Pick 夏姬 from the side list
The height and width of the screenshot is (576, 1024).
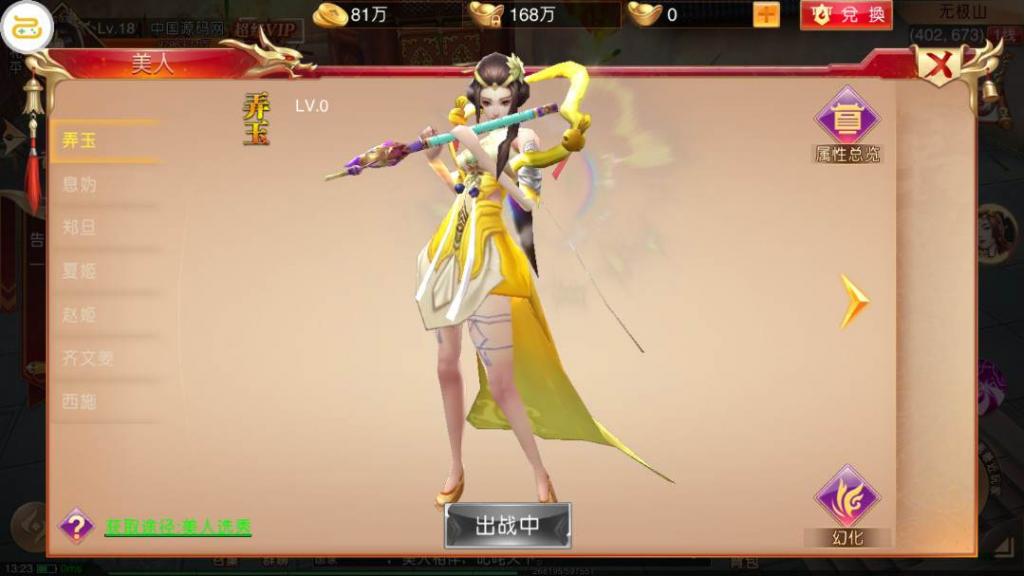point(80,271)
